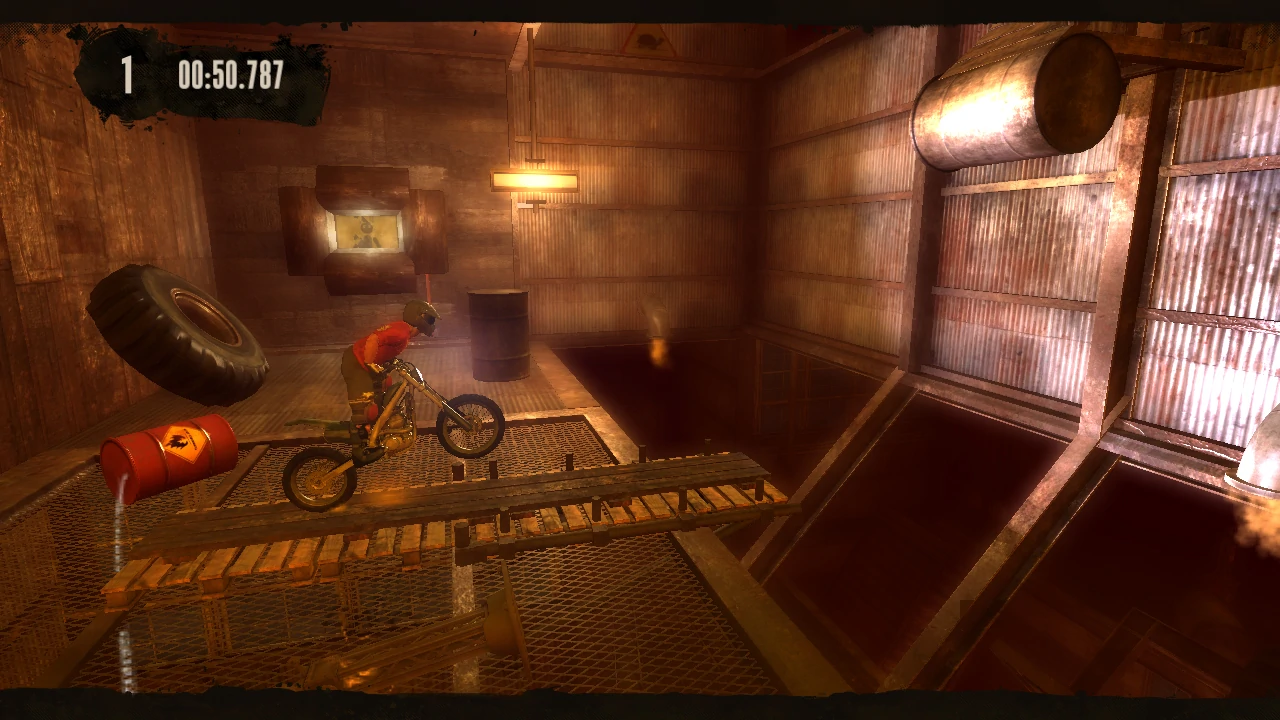
Task: Select the race timer showing 00:50.787
Action: 228,73
